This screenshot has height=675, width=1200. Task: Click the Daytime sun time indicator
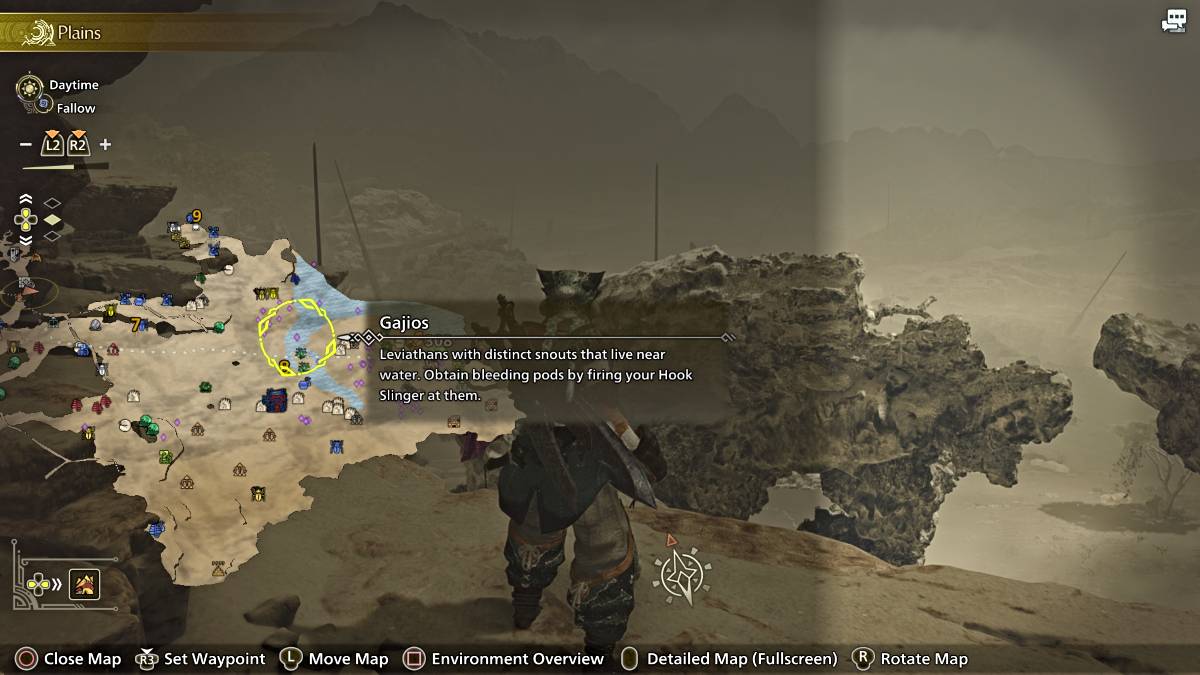[31, 86]
